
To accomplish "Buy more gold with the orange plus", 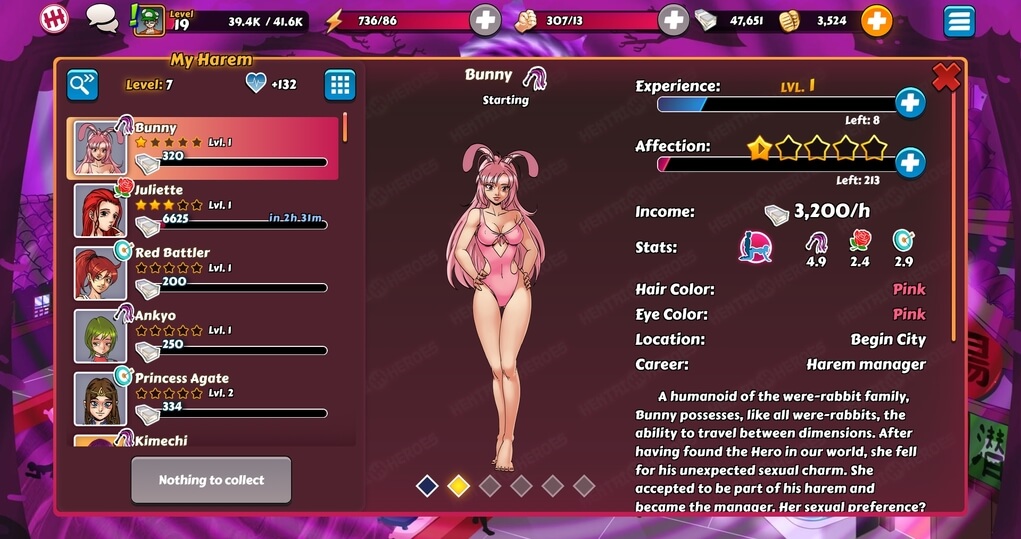I will click(x=876, y=20).
